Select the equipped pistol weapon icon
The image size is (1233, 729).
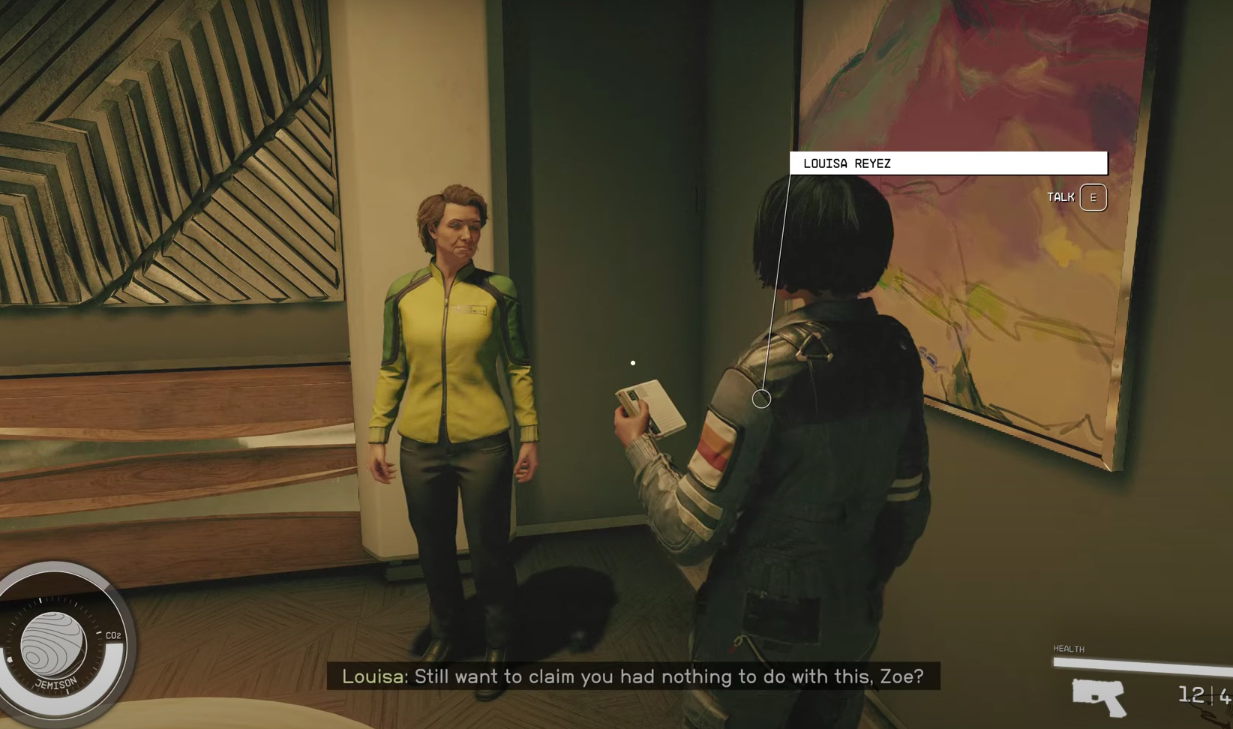tap(1098, 697)
